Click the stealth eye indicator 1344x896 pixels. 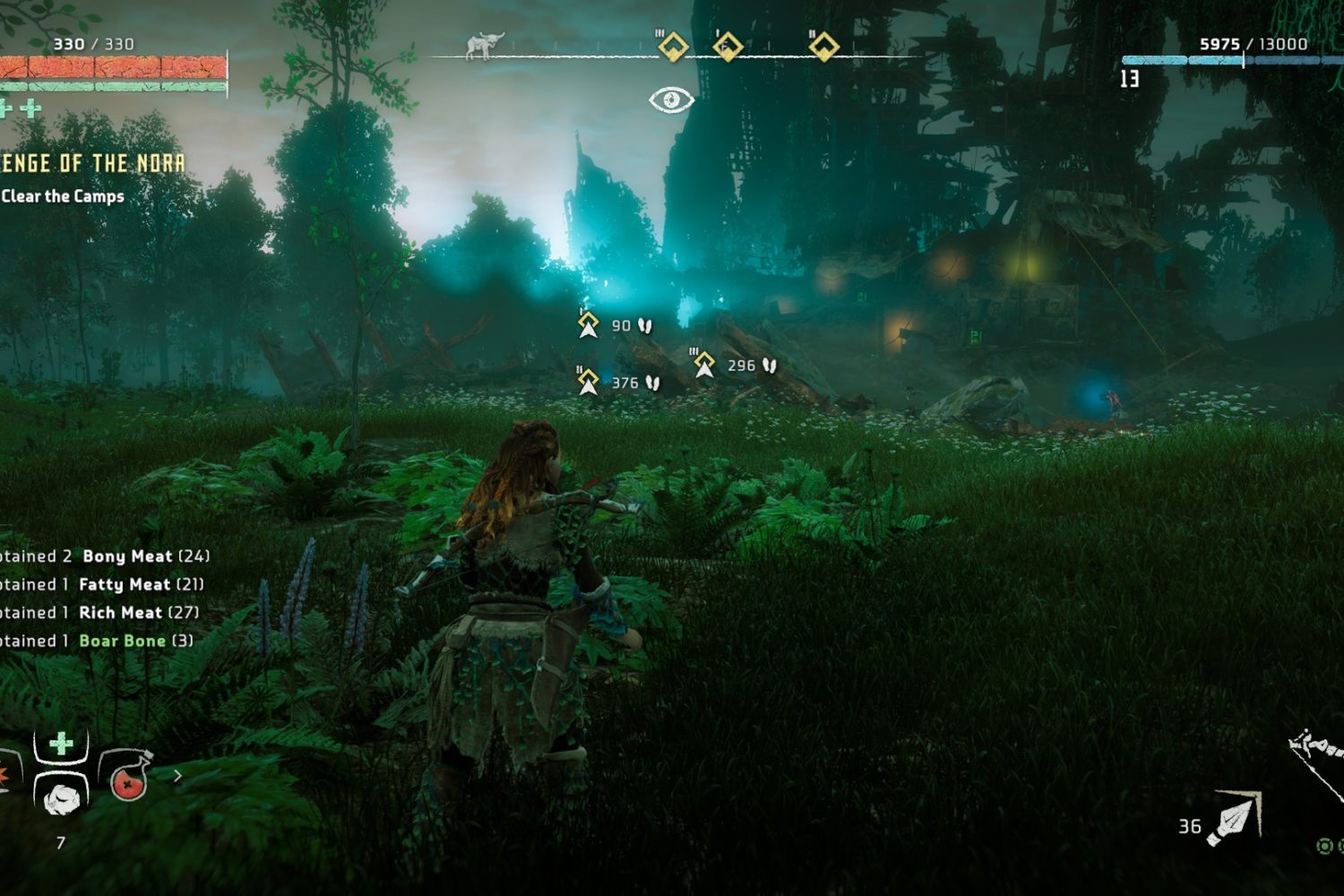(671, 99)
